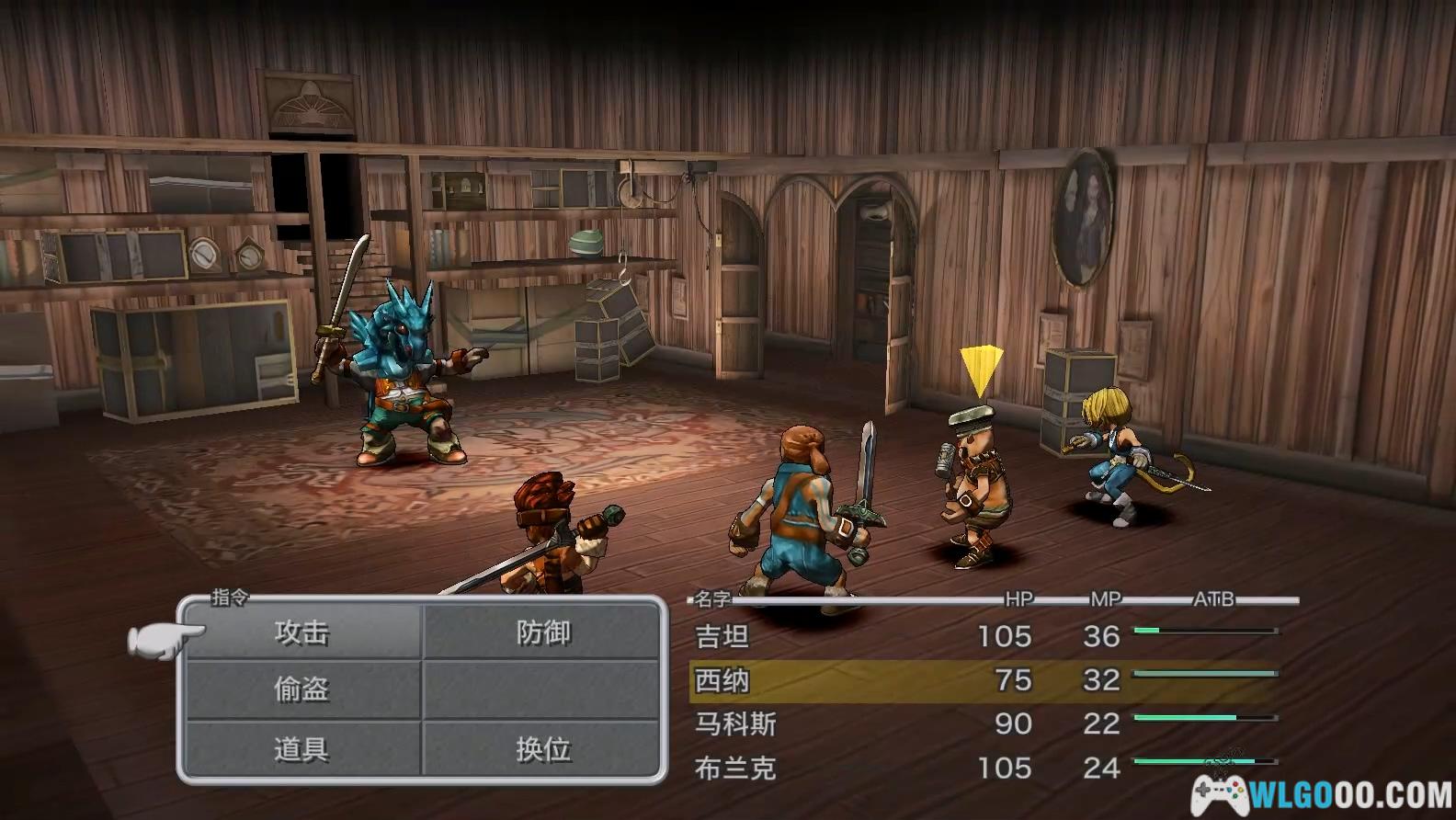
Task: Select the 偷盗 steal command
Action: pyautogui.click(x=301, y=689)
